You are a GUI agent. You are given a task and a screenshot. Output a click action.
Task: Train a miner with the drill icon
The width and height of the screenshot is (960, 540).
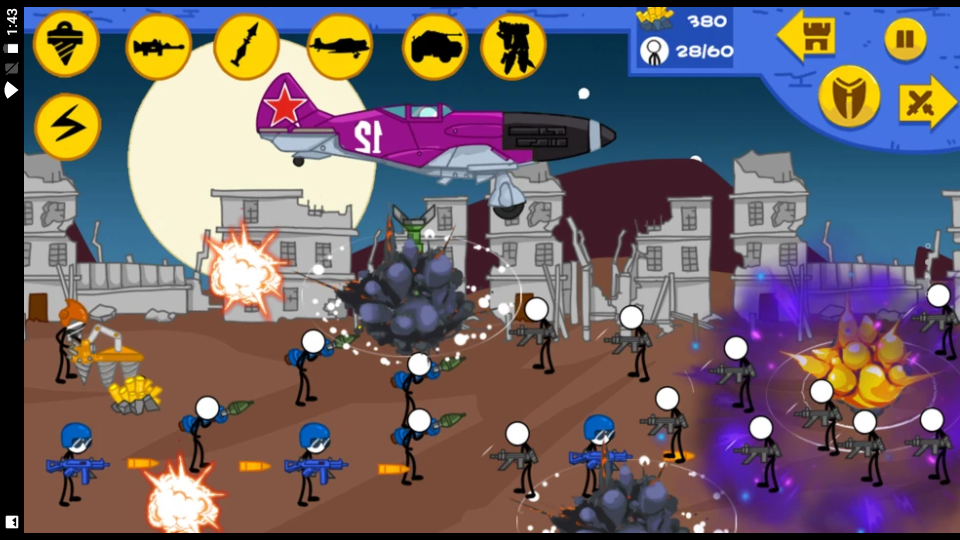(x=67, y=44)
